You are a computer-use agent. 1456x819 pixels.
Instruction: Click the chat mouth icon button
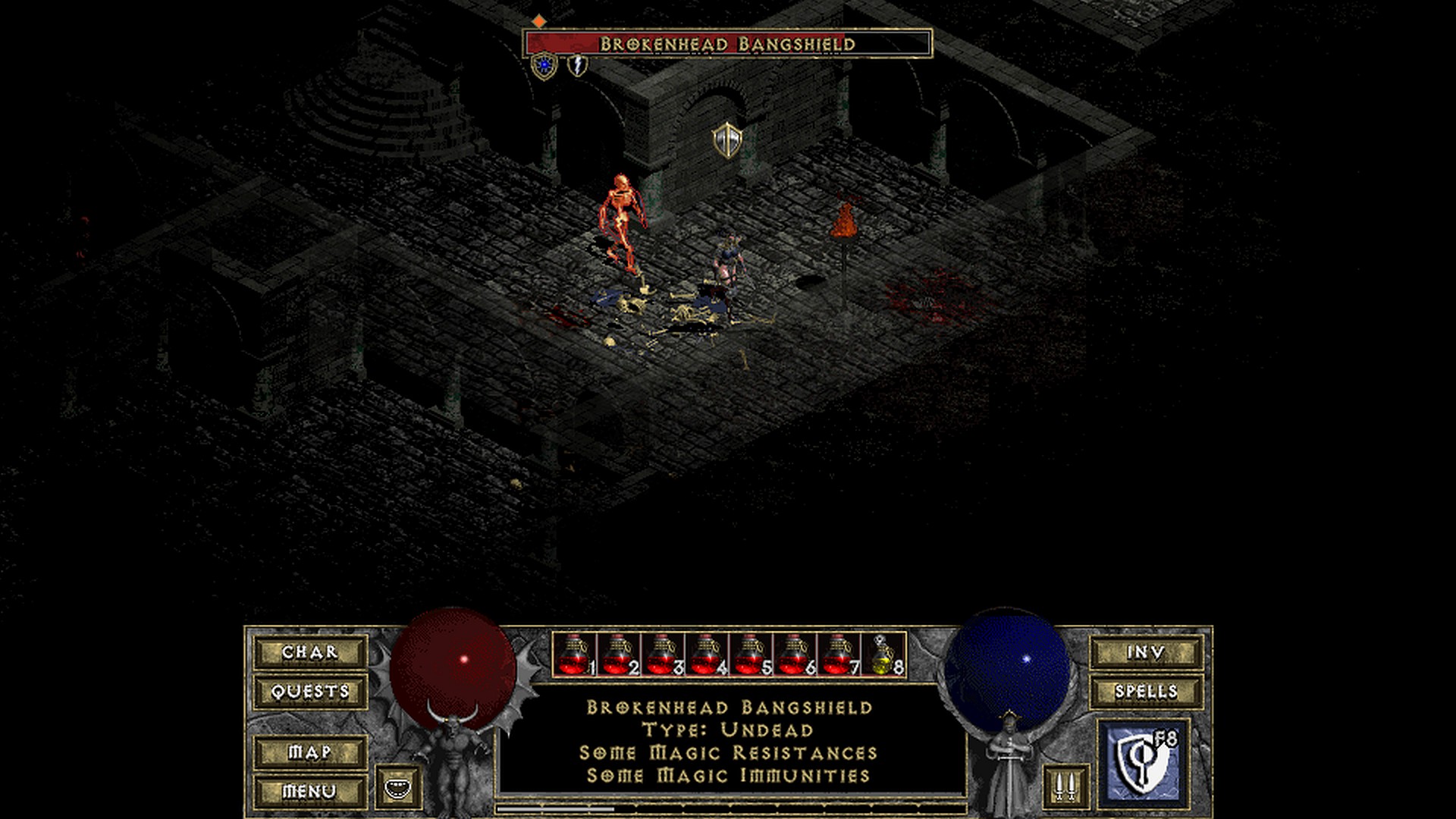tap(398, 787)
